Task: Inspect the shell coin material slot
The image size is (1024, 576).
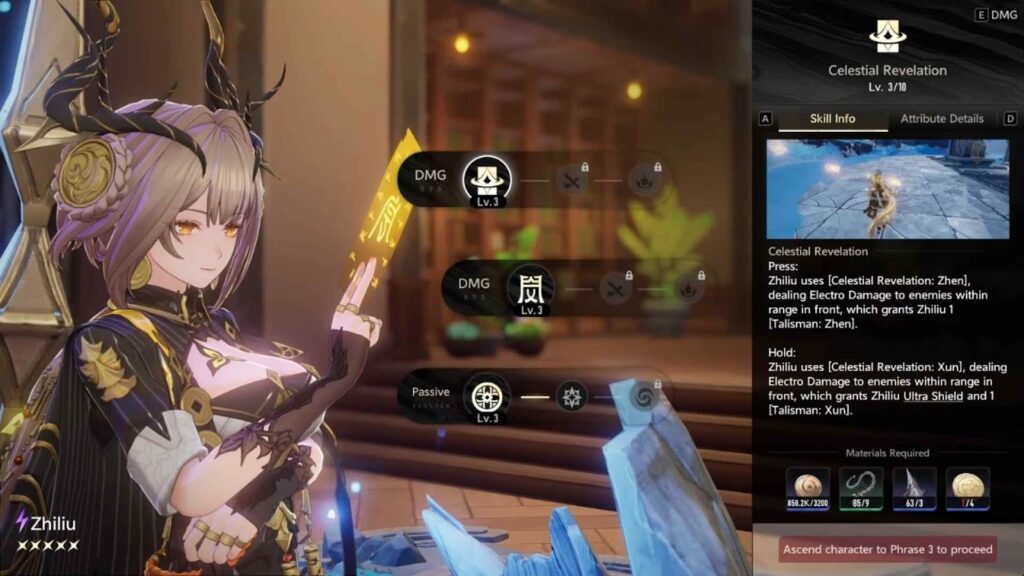Action: tap(807, 489)
